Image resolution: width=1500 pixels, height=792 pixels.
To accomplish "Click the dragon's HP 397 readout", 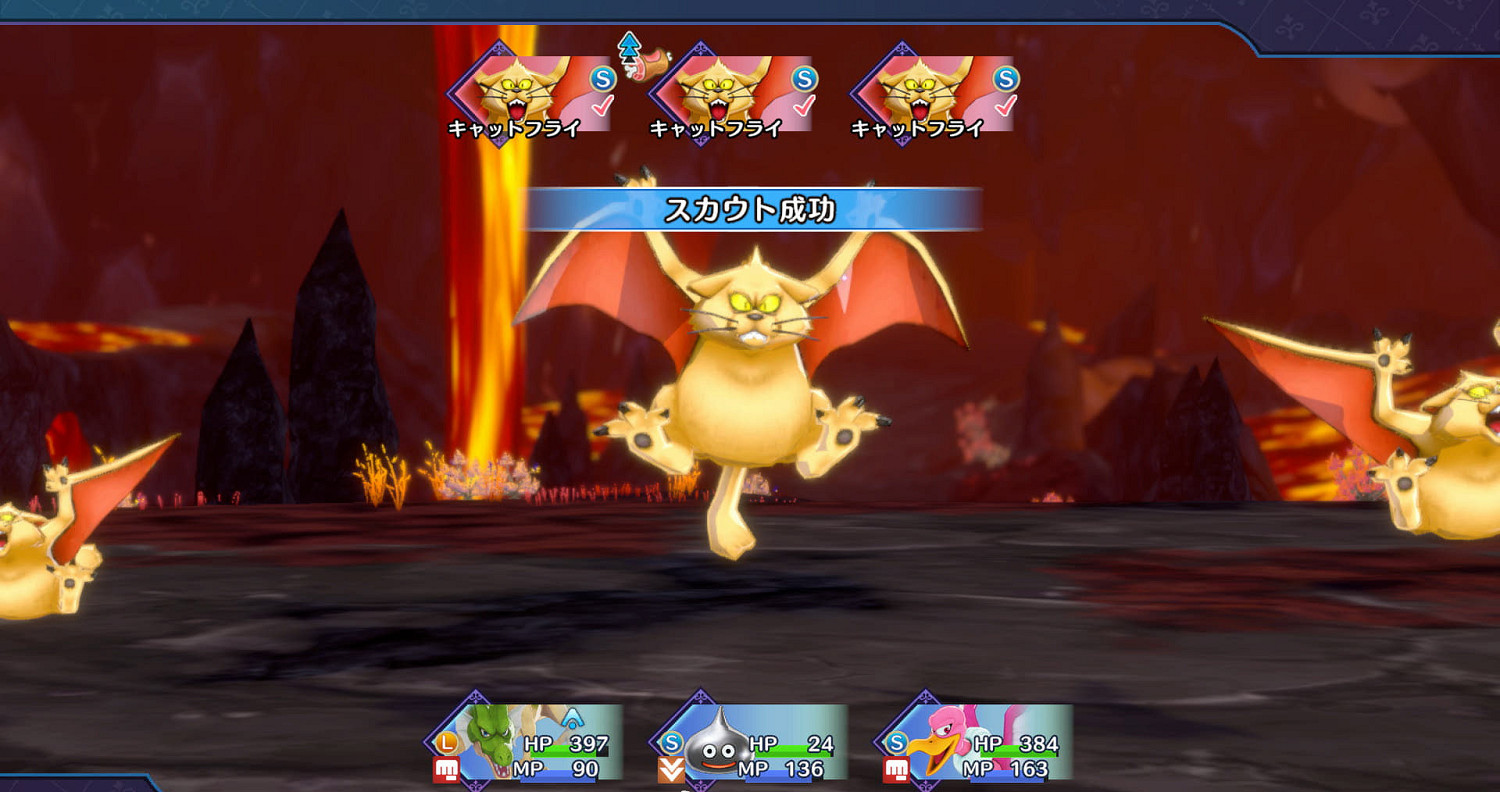I will [588, 745].
